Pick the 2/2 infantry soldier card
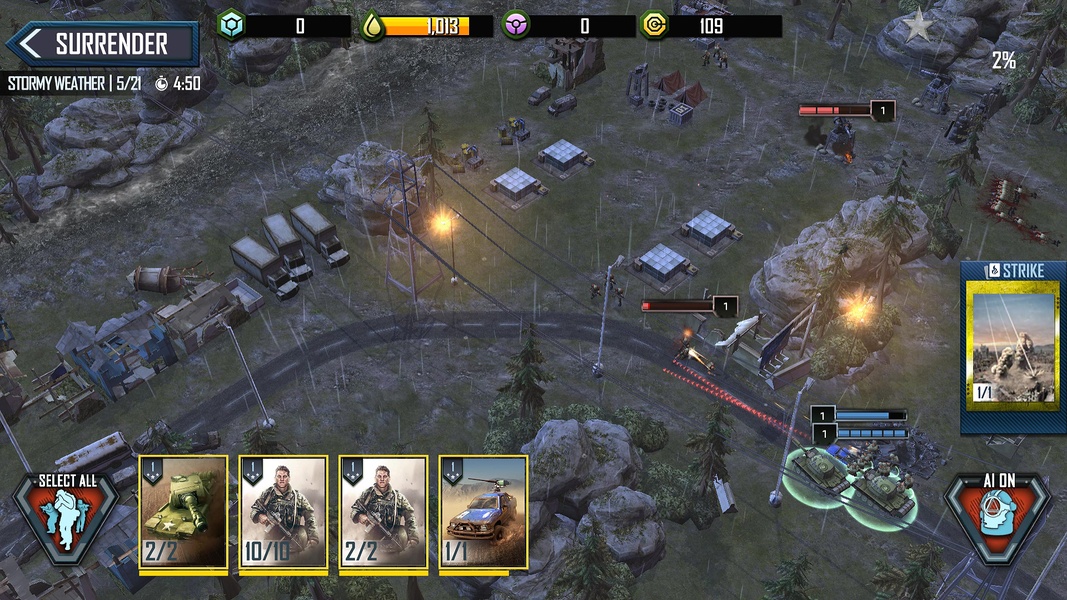Viewport: 1067px width, 600px height. click(x=383, y=512)
